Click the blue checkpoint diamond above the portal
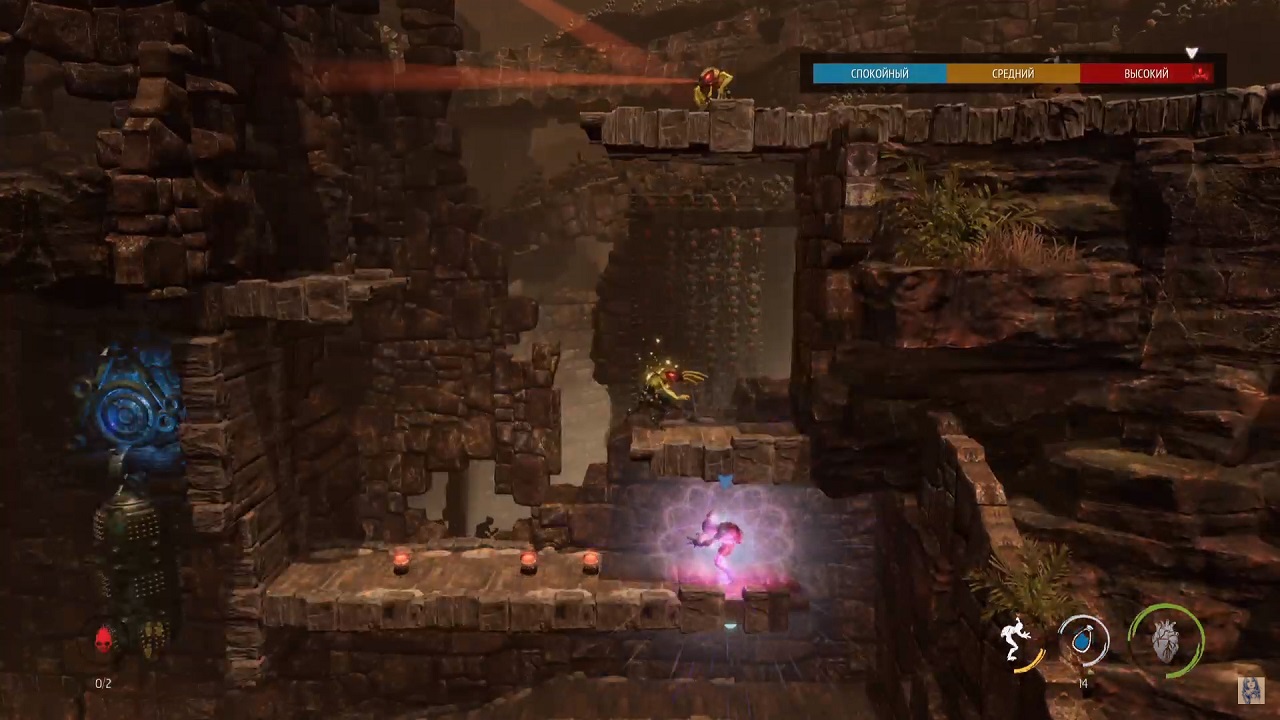The image size is (1280, 720). (x=726, y=481)
